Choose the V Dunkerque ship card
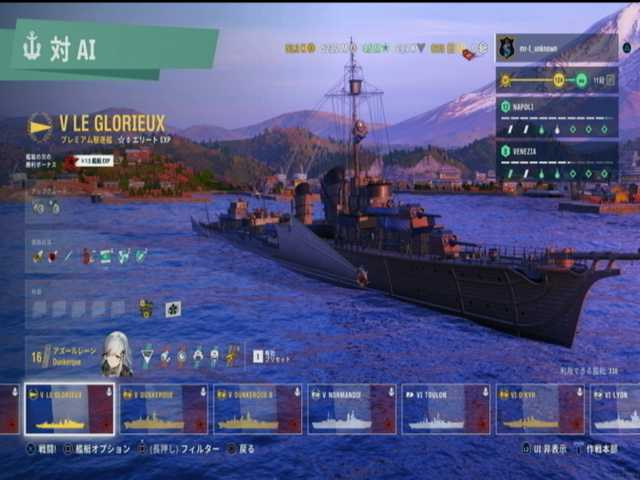640x480 pixels. click(x=163, y=409)
